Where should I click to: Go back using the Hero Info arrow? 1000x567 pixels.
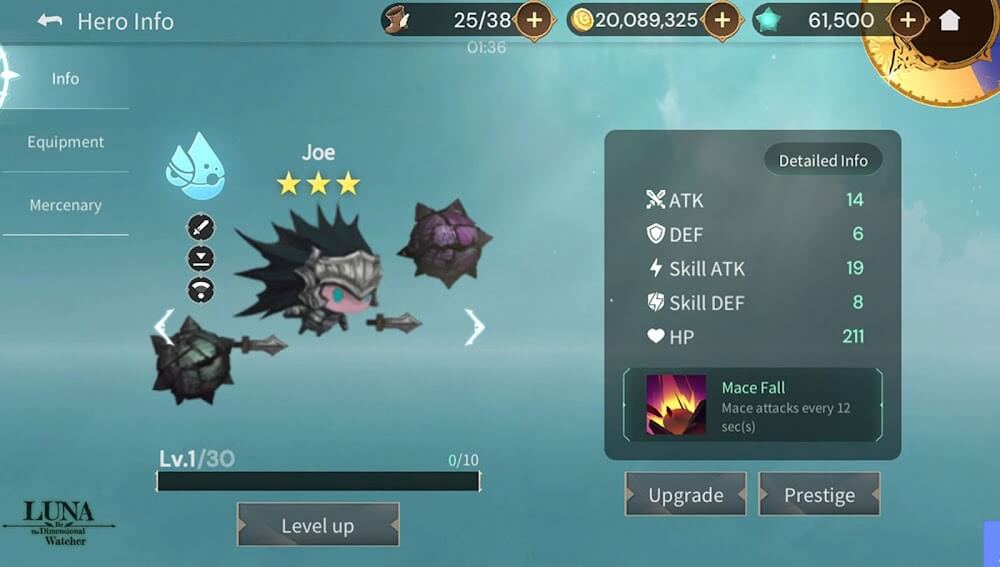50,21
